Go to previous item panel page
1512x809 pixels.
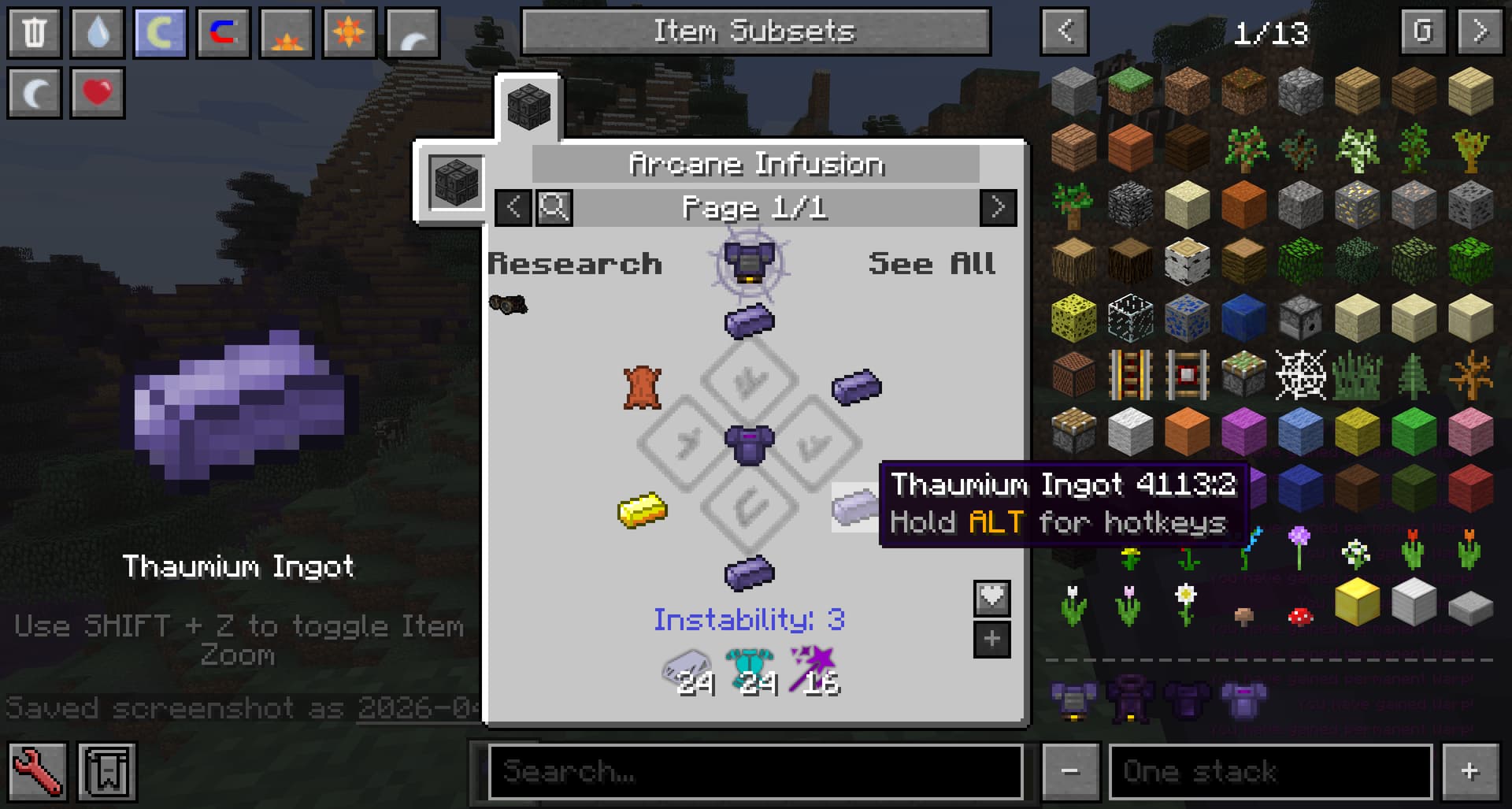(x=1065, y=32)
